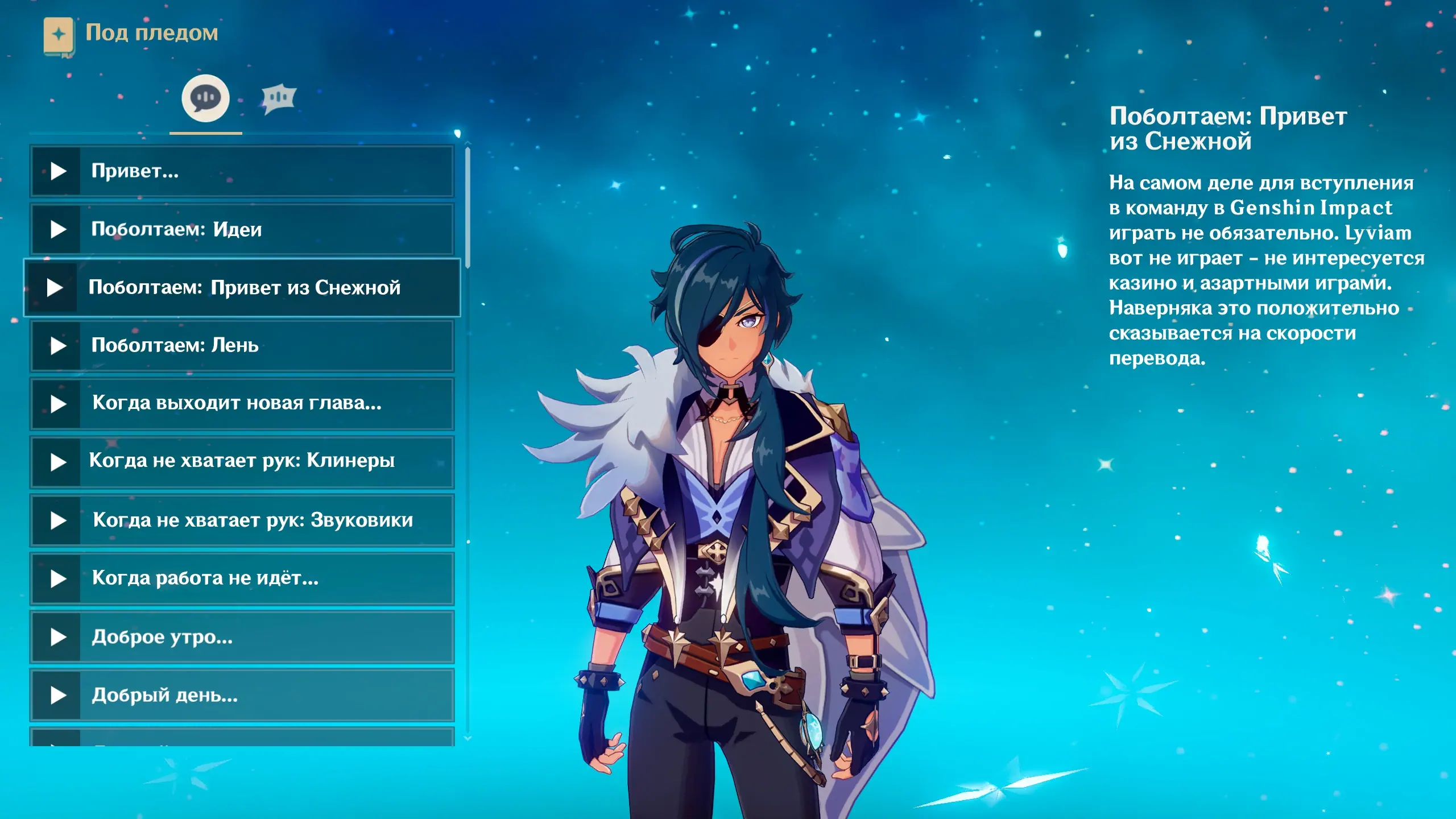Select "Когда работа не идёт..." line
This screenshot has width=1456, height=819.
[242, 578]
